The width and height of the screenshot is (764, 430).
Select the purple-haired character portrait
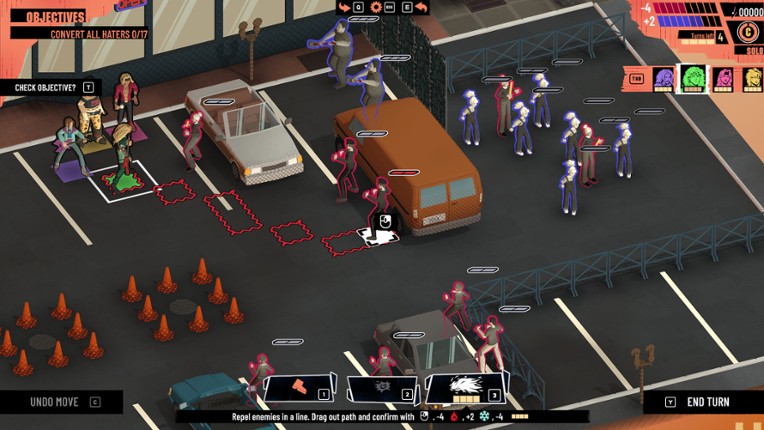(663, 79)
